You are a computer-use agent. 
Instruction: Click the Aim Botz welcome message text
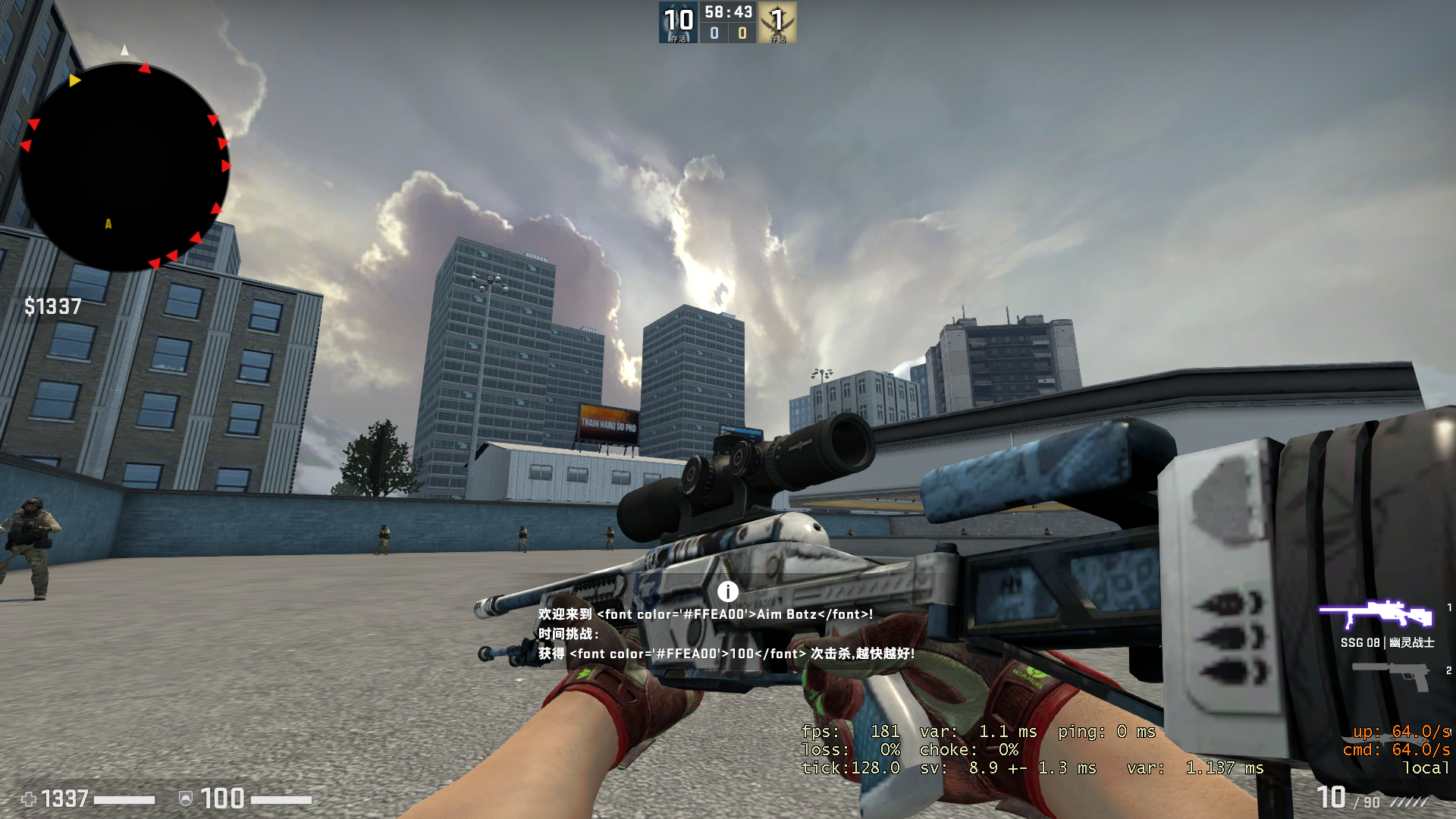coord(704,615)
